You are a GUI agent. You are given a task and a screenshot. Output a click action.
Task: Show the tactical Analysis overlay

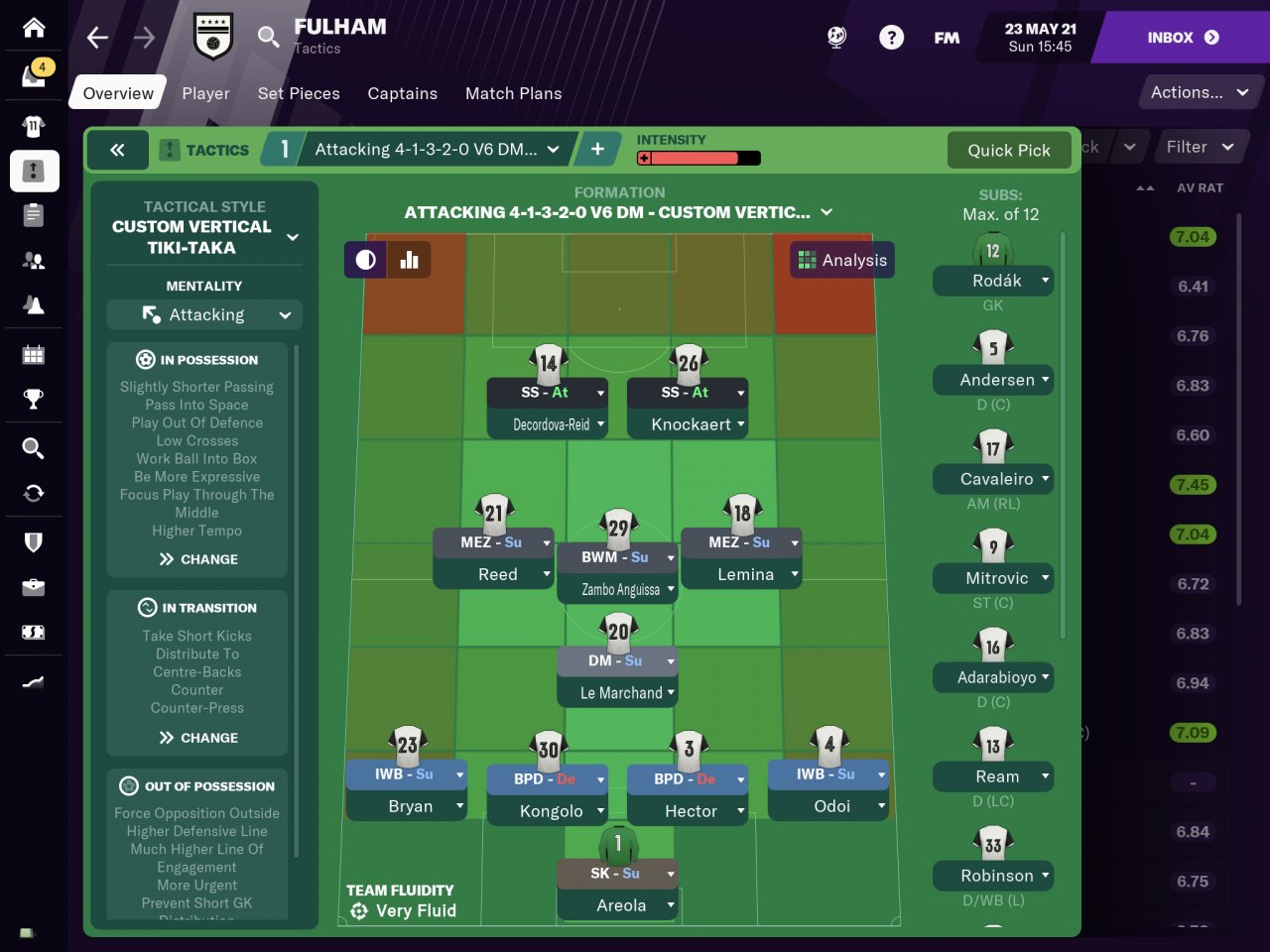[x=842, y=260]
